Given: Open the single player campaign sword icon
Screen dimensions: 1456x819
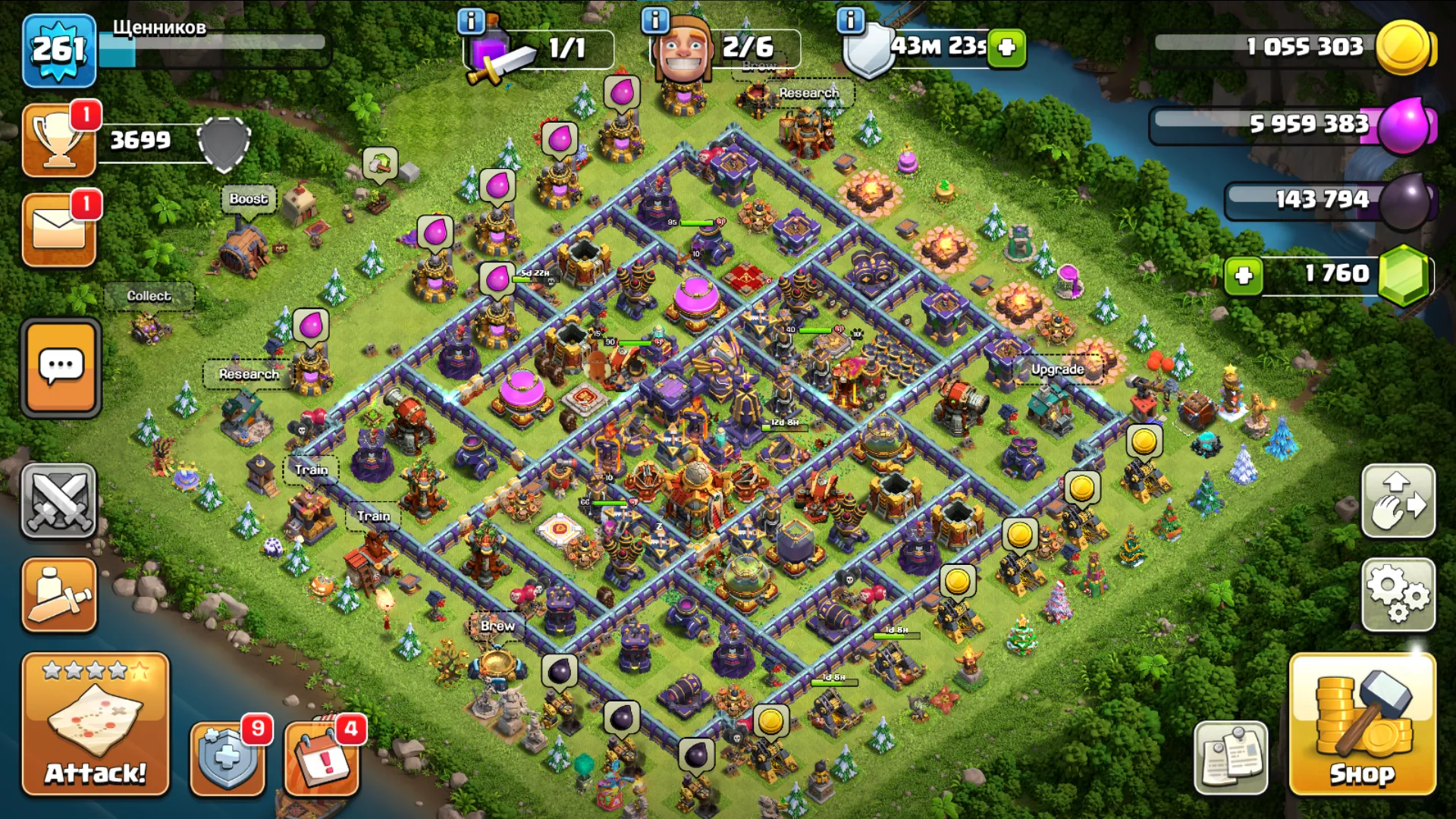Looking at the screenshot, I should [x=59, y=594].
